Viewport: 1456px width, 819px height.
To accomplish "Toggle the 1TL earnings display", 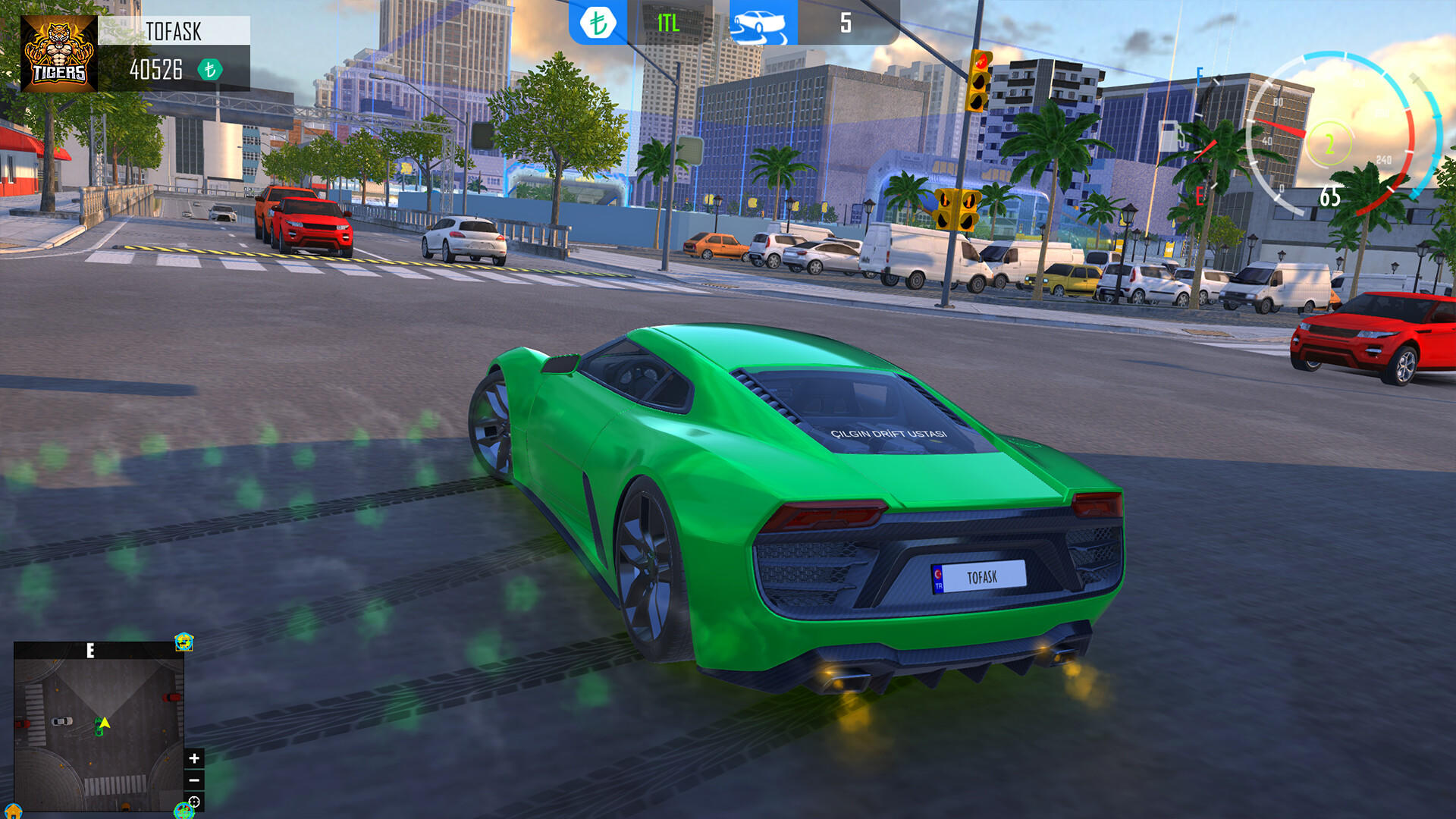I will click(667, 23).
